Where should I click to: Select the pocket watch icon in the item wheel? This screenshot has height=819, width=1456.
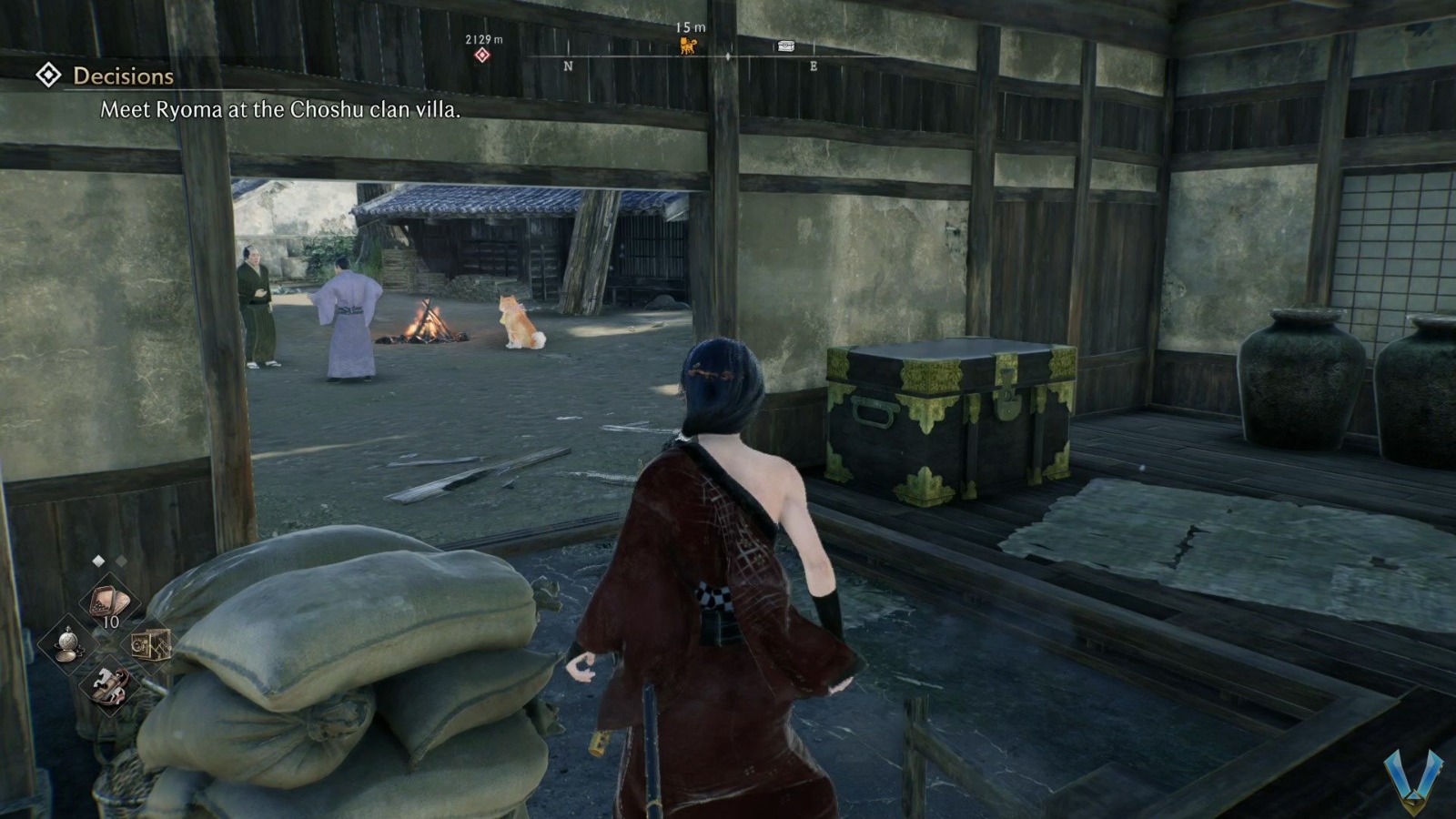pyautogui.click(x=67, y=644)
